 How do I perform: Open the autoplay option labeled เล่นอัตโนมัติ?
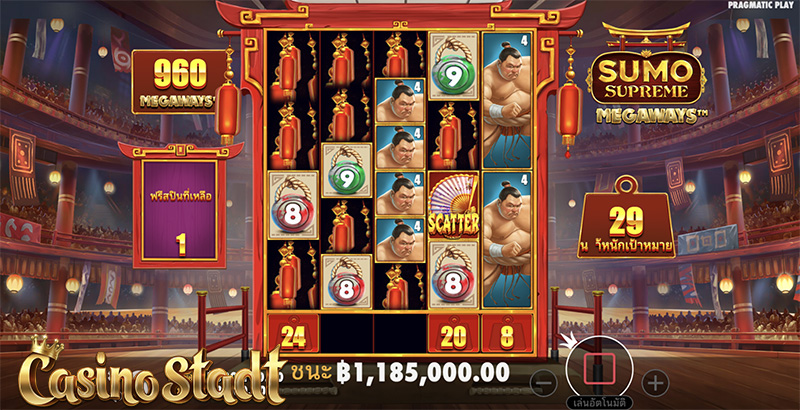click(598, 403)
